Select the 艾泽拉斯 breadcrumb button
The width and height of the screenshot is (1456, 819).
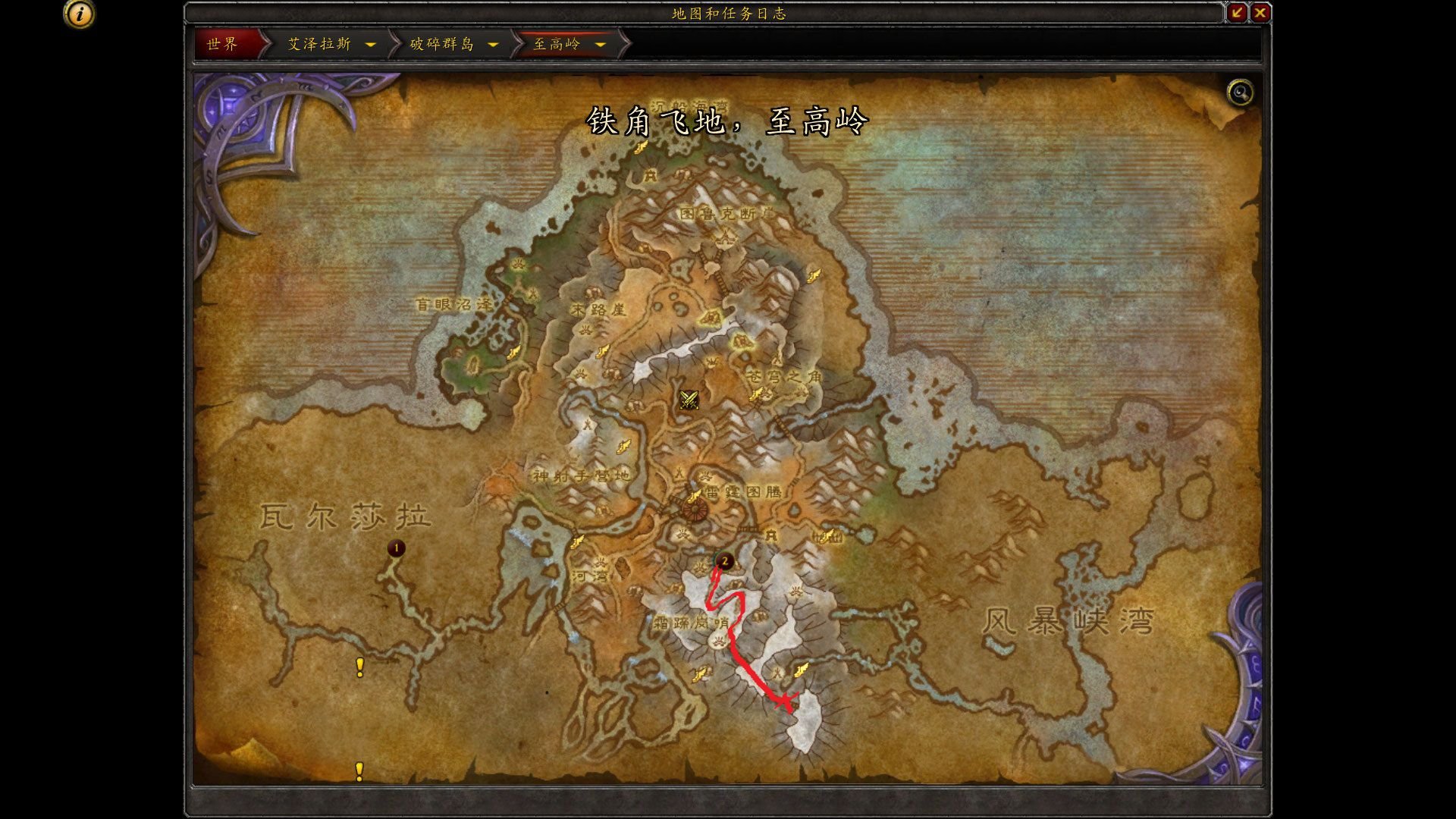(318, 44)
